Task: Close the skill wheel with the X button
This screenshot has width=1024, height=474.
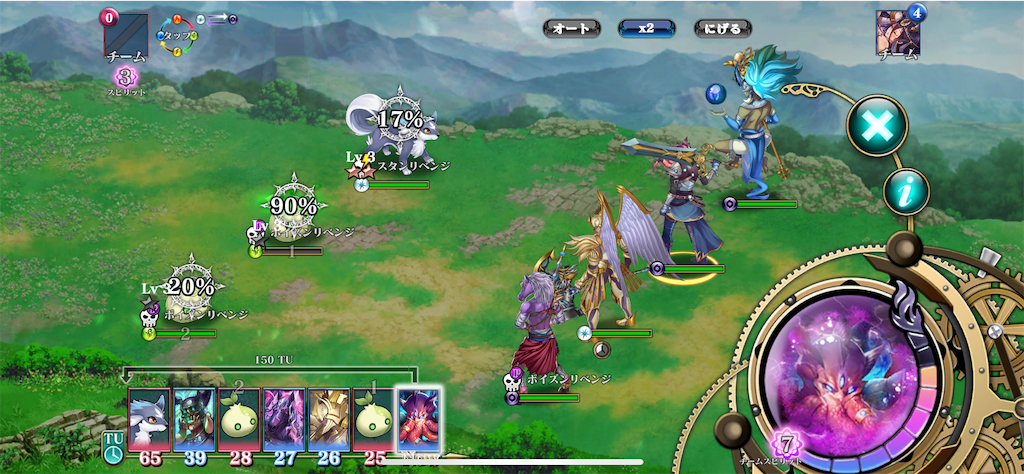Action: [x=877, y=125]
